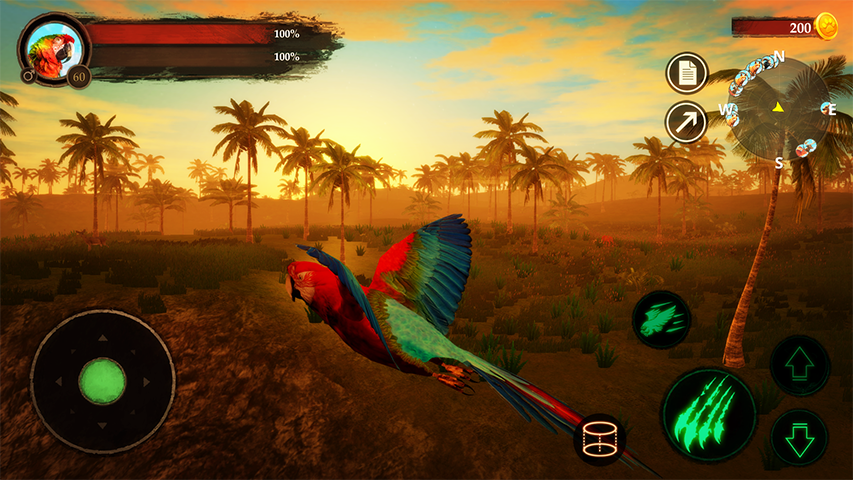Tap the parrot portrait avatar
The height and width of the screenshot is (480, 853).
click(x=49, y=47)
